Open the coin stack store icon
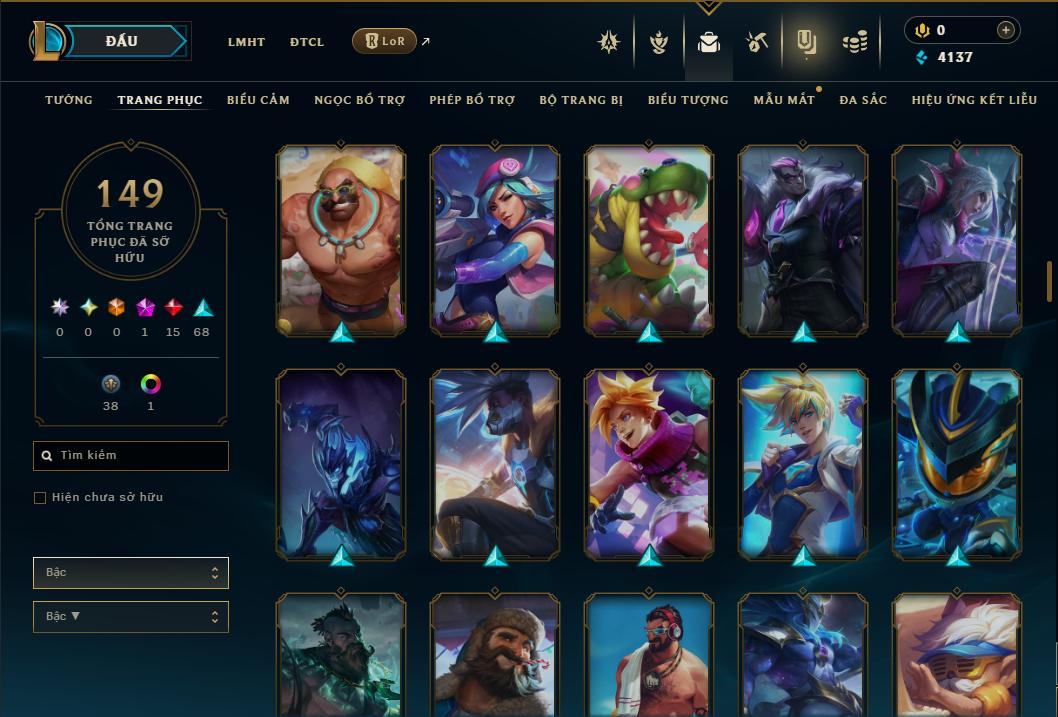This screenshot has width=1058, height=717. [854, 42]
